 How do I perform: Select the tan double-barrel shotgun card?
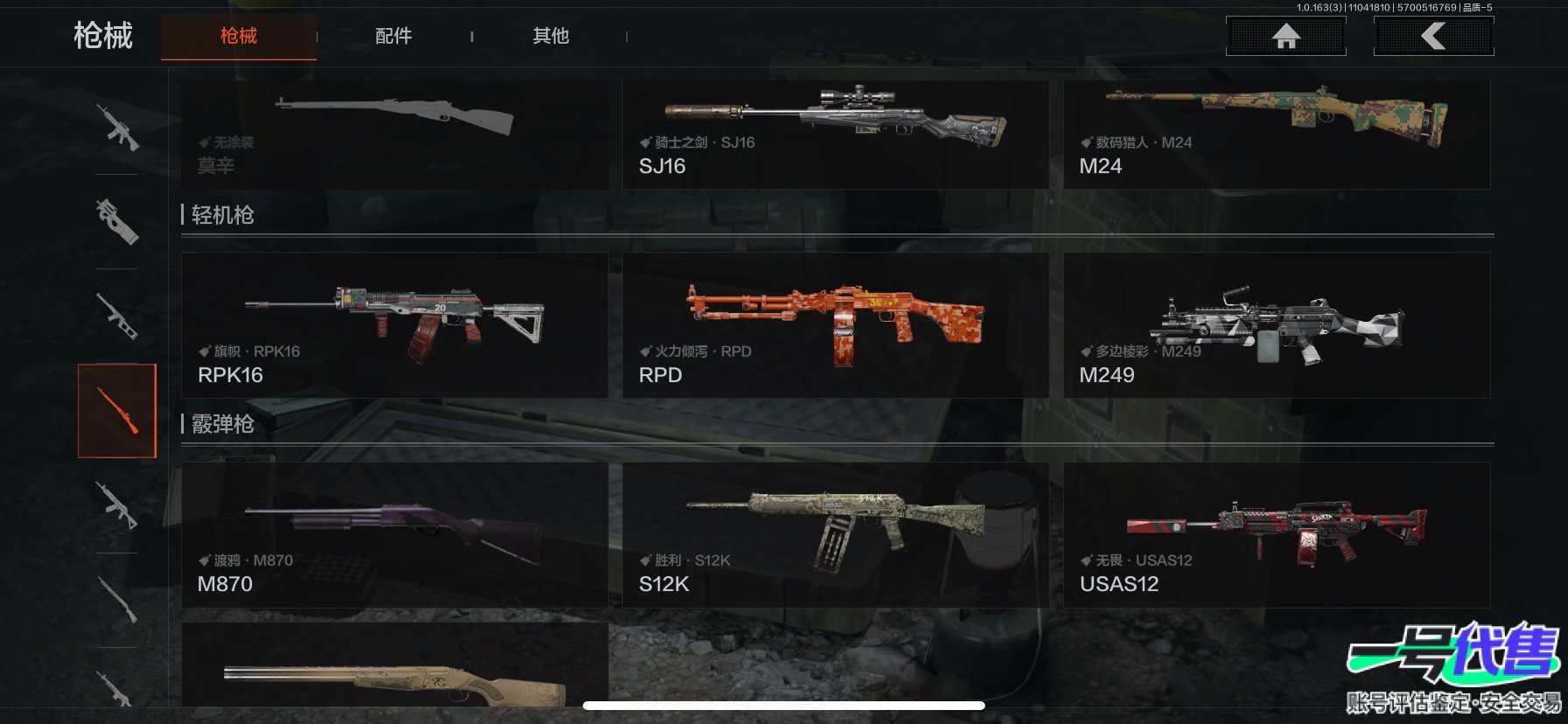[394, 666]
